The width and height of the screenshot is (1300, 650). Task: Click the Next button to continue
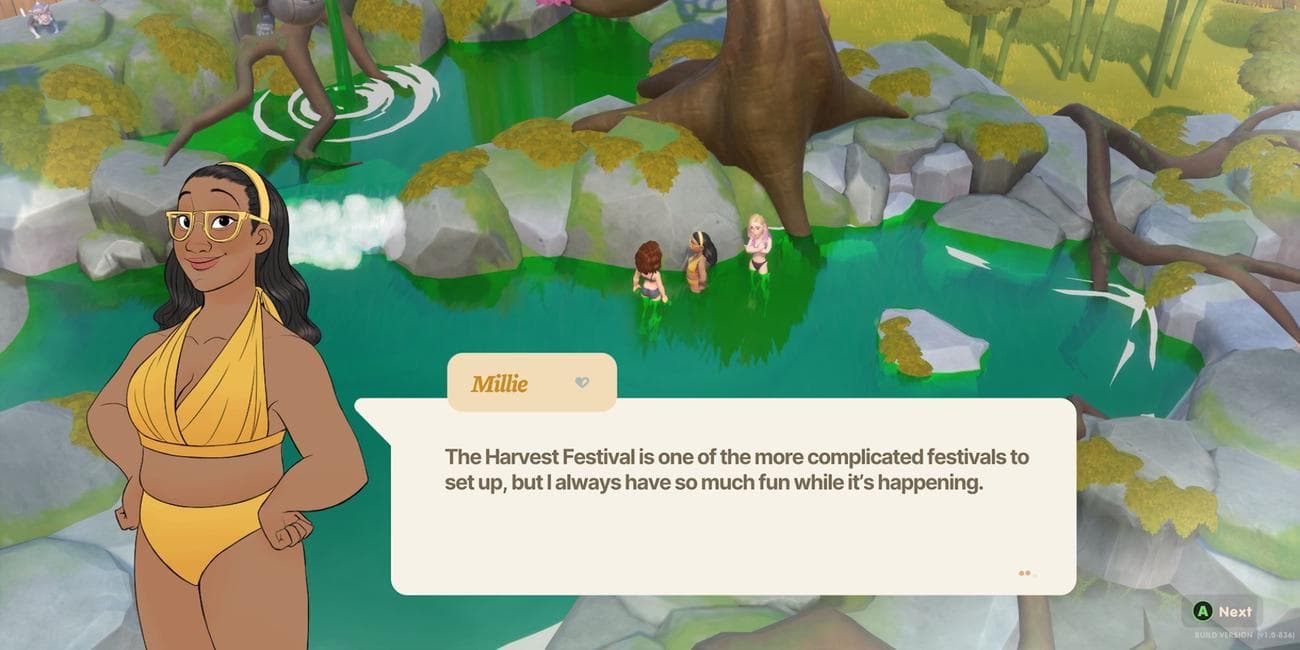pyautogui.click(x=1223, y=611)
